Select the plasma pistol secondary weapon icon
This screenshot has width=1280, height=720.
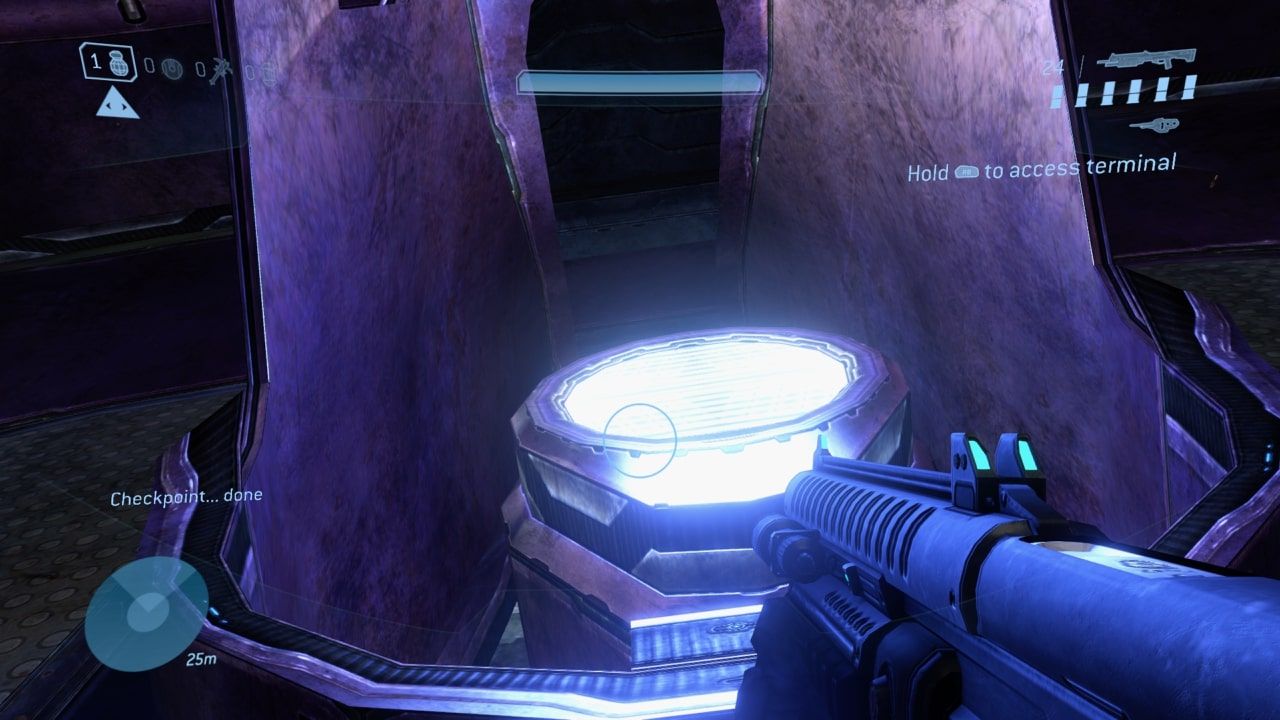pyautogui.click(x=1155, y=124)
